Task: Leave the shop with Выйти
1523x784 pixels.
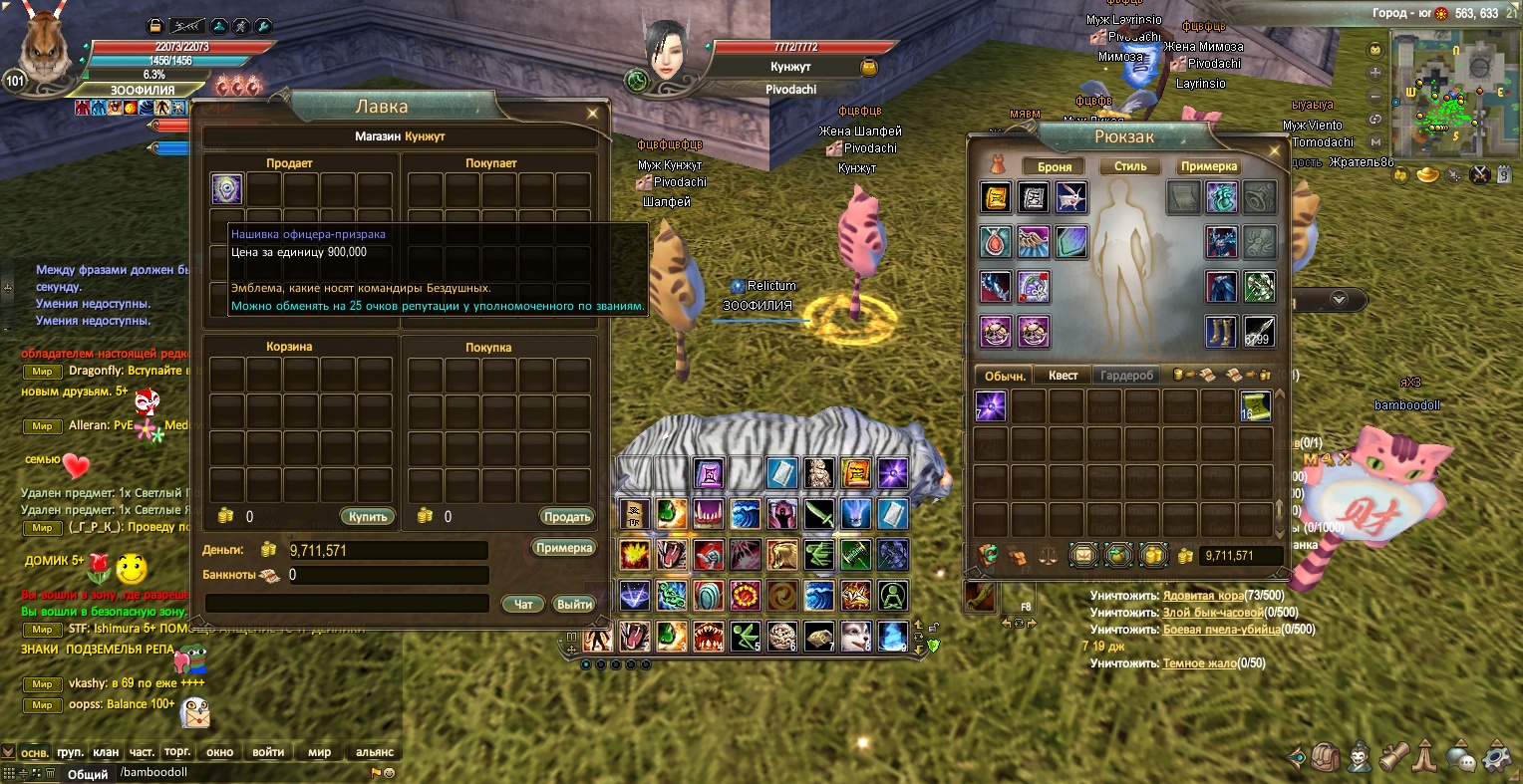Action: click(x=574, y=604)
